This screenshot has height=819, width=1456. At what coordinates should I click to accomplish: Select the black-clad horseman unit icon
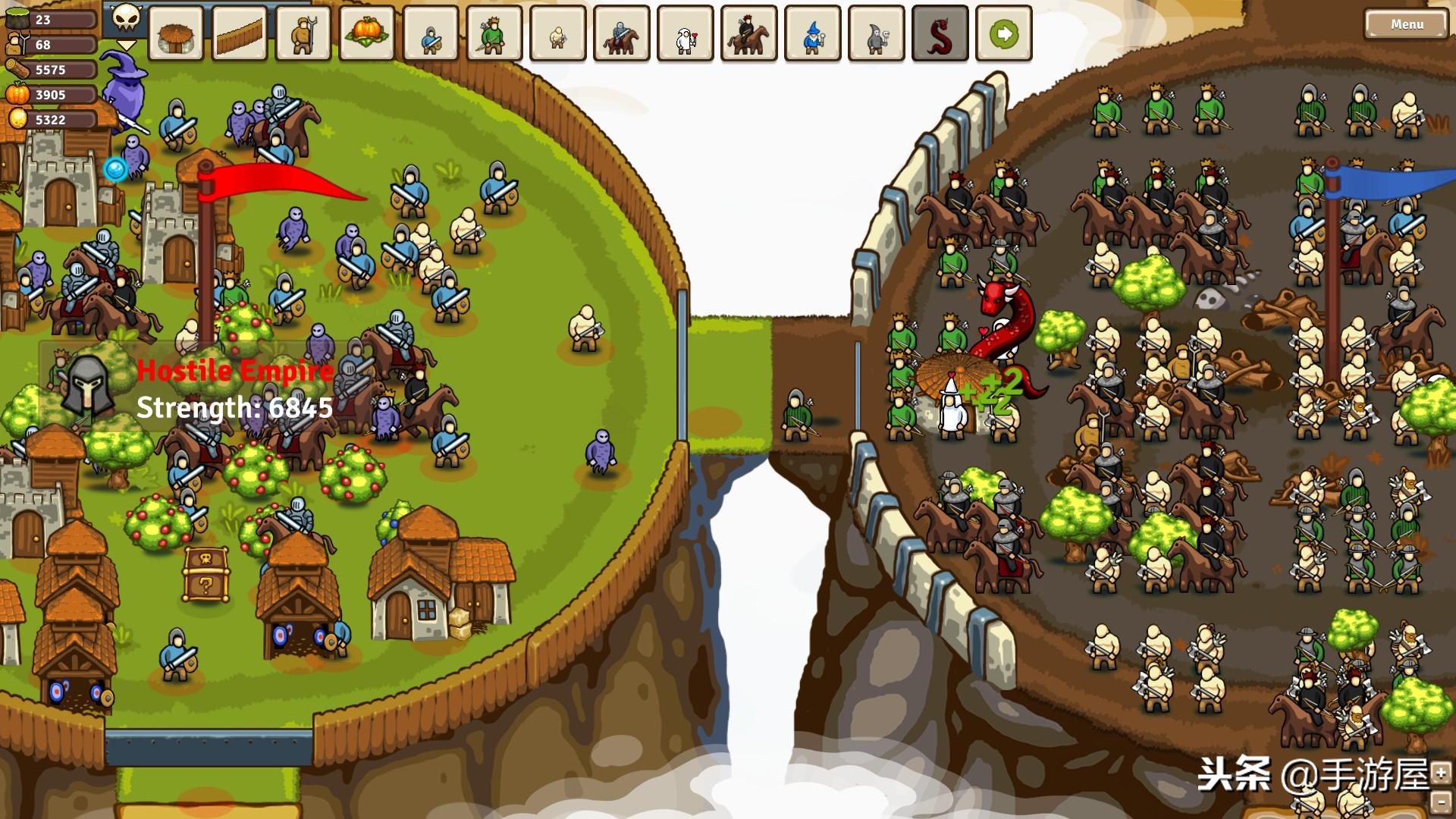coord(749,33)
